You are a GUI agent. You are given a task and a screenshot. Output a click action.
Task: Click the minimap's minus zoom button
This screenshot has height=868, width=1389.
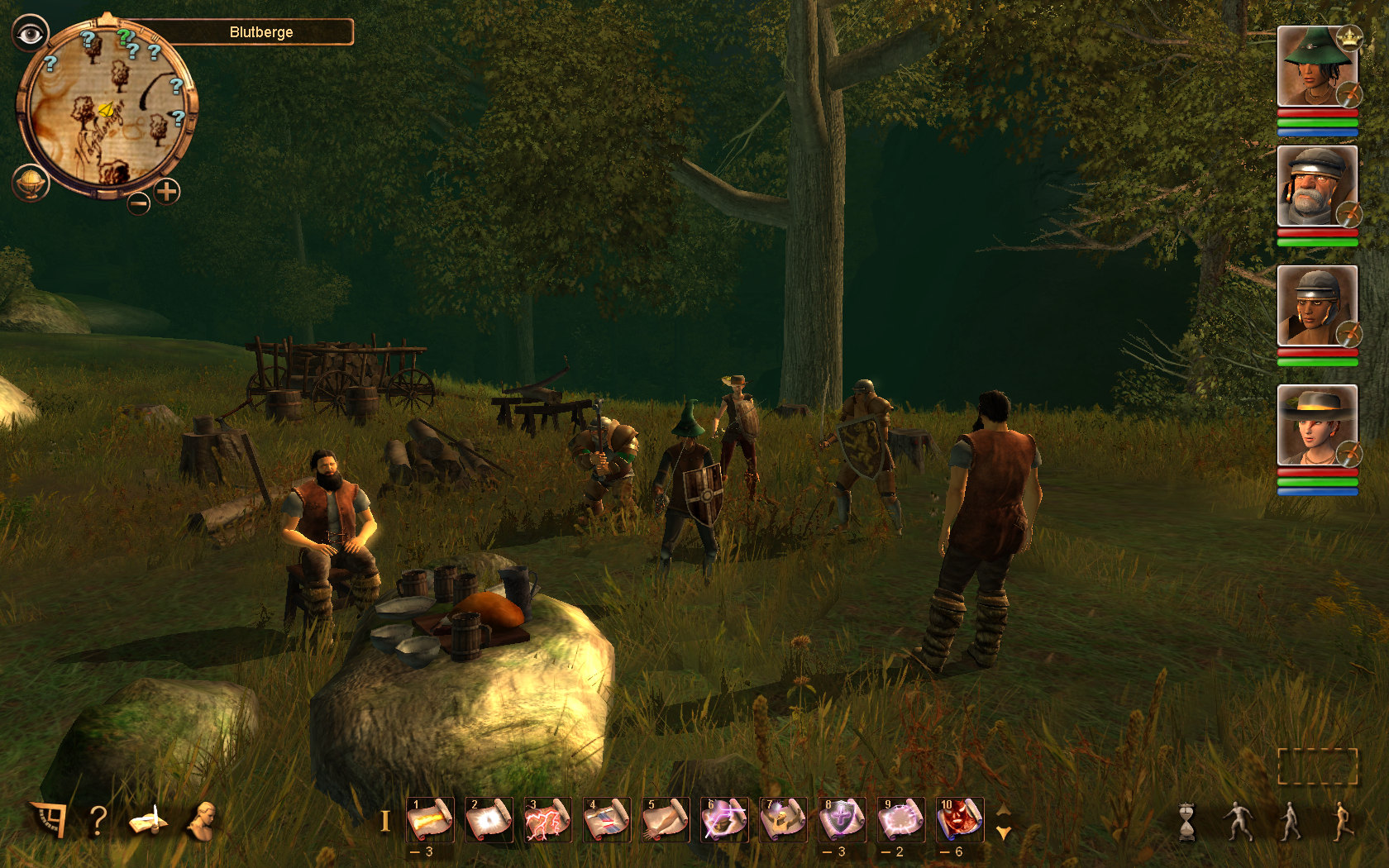pos(139,202)
